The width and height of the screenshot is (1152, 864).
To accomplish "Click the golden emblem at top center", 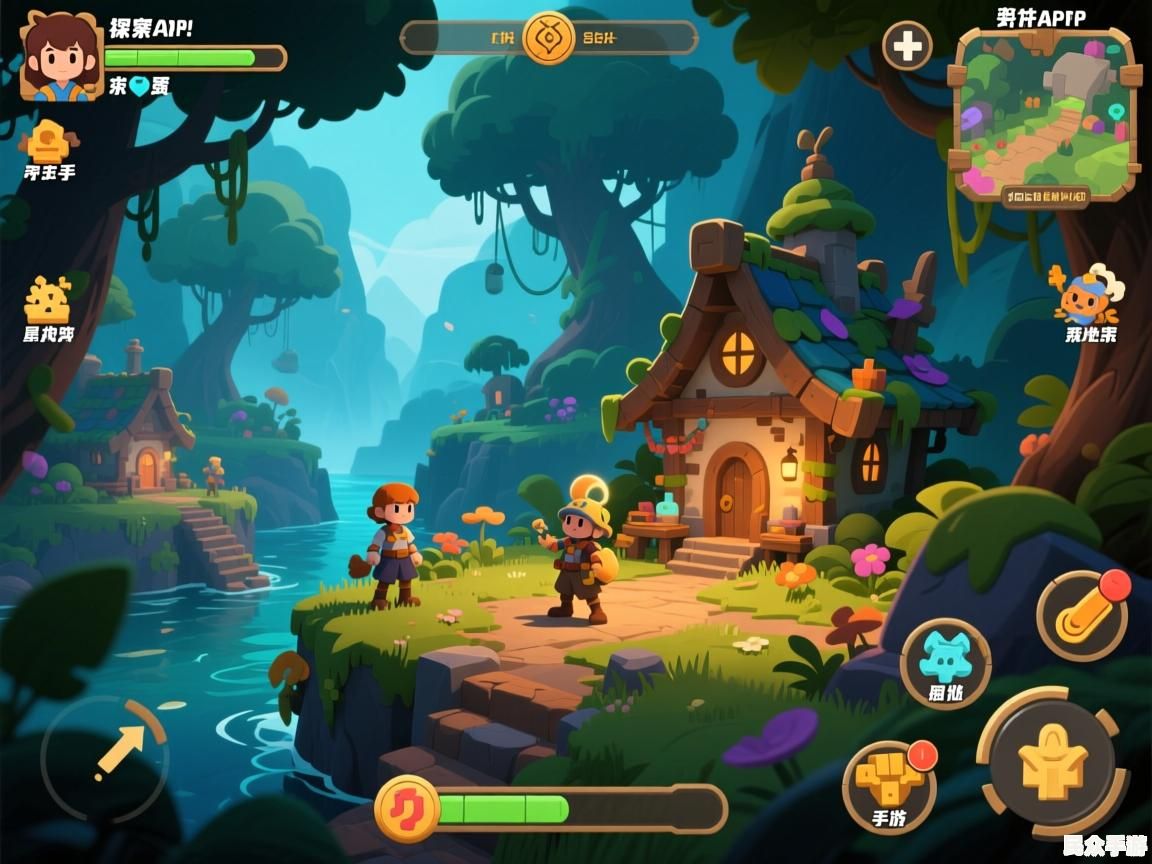I will point(549,38).
